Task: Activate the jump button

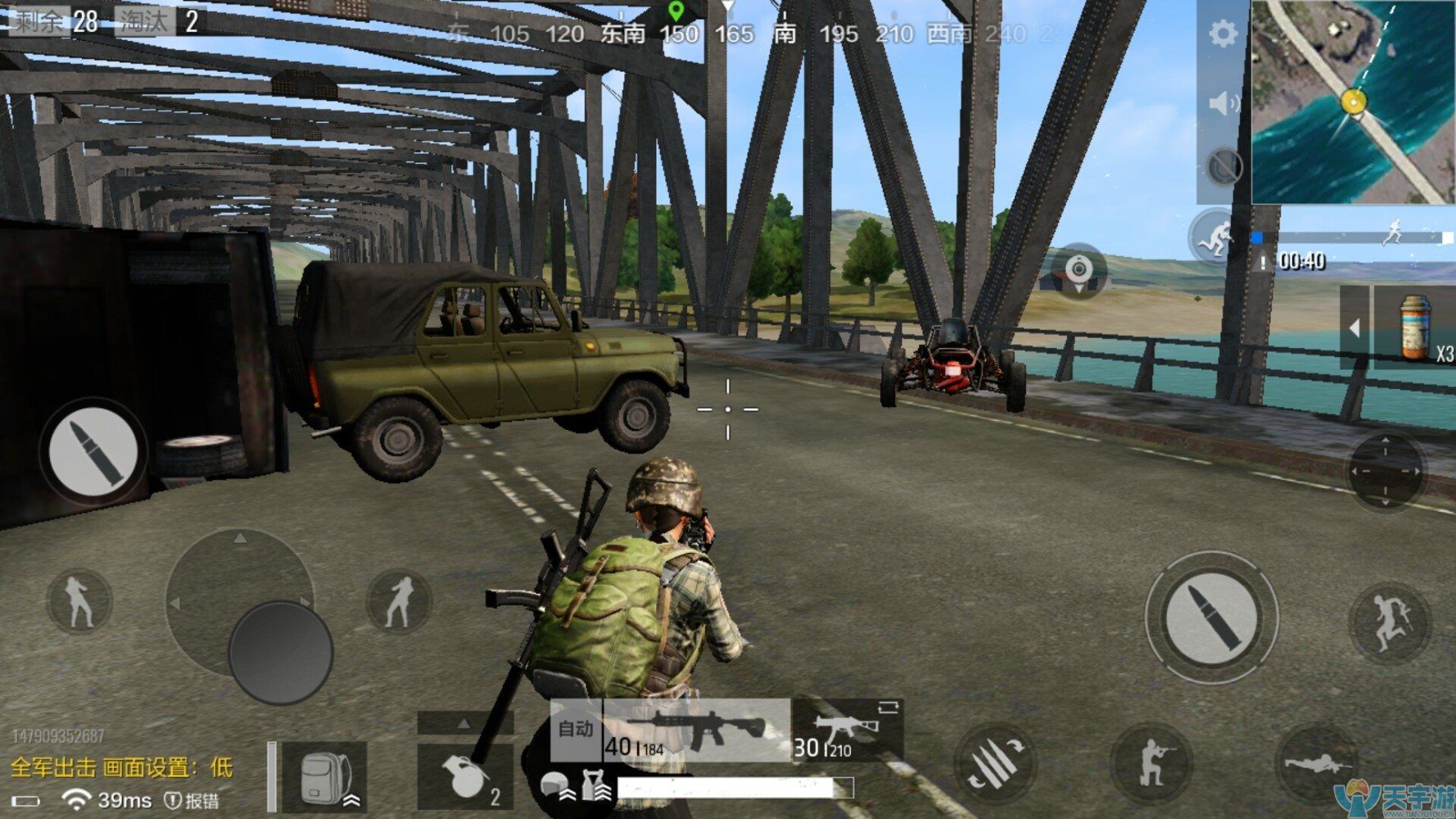Action: [1389, 622]
